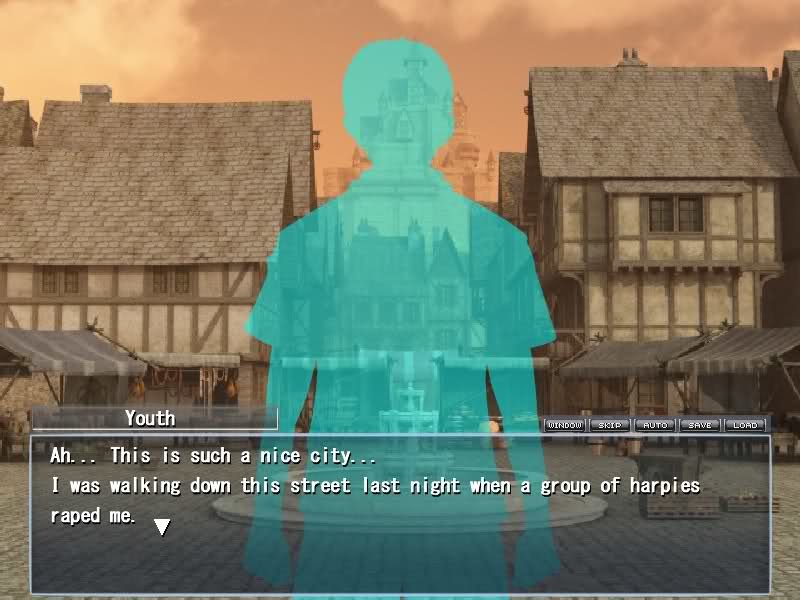Open the LOAD menu
This screenshot has width=800, height=600.
745,425
